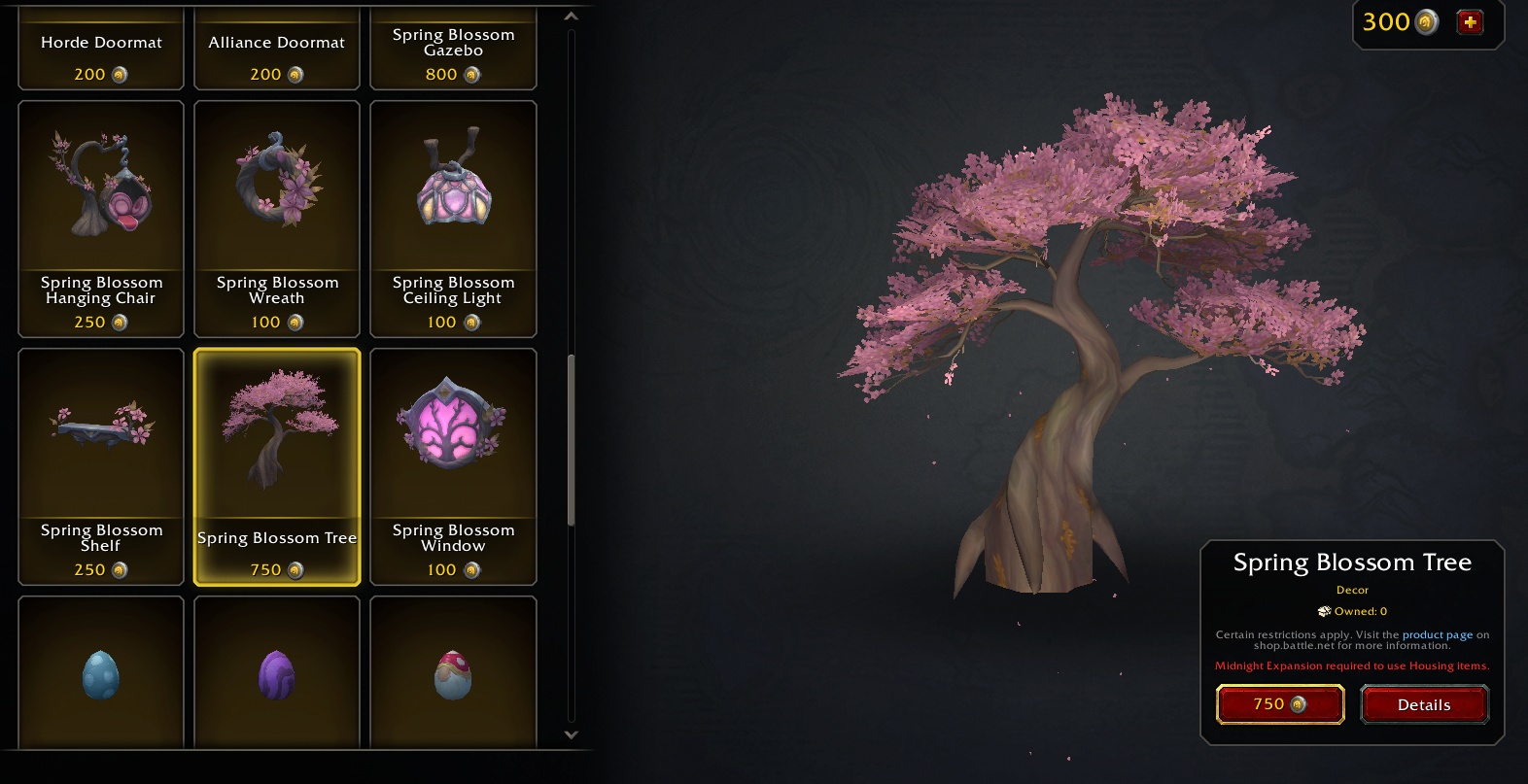Select the Horde Doormat shop item

tap(101, 49)
